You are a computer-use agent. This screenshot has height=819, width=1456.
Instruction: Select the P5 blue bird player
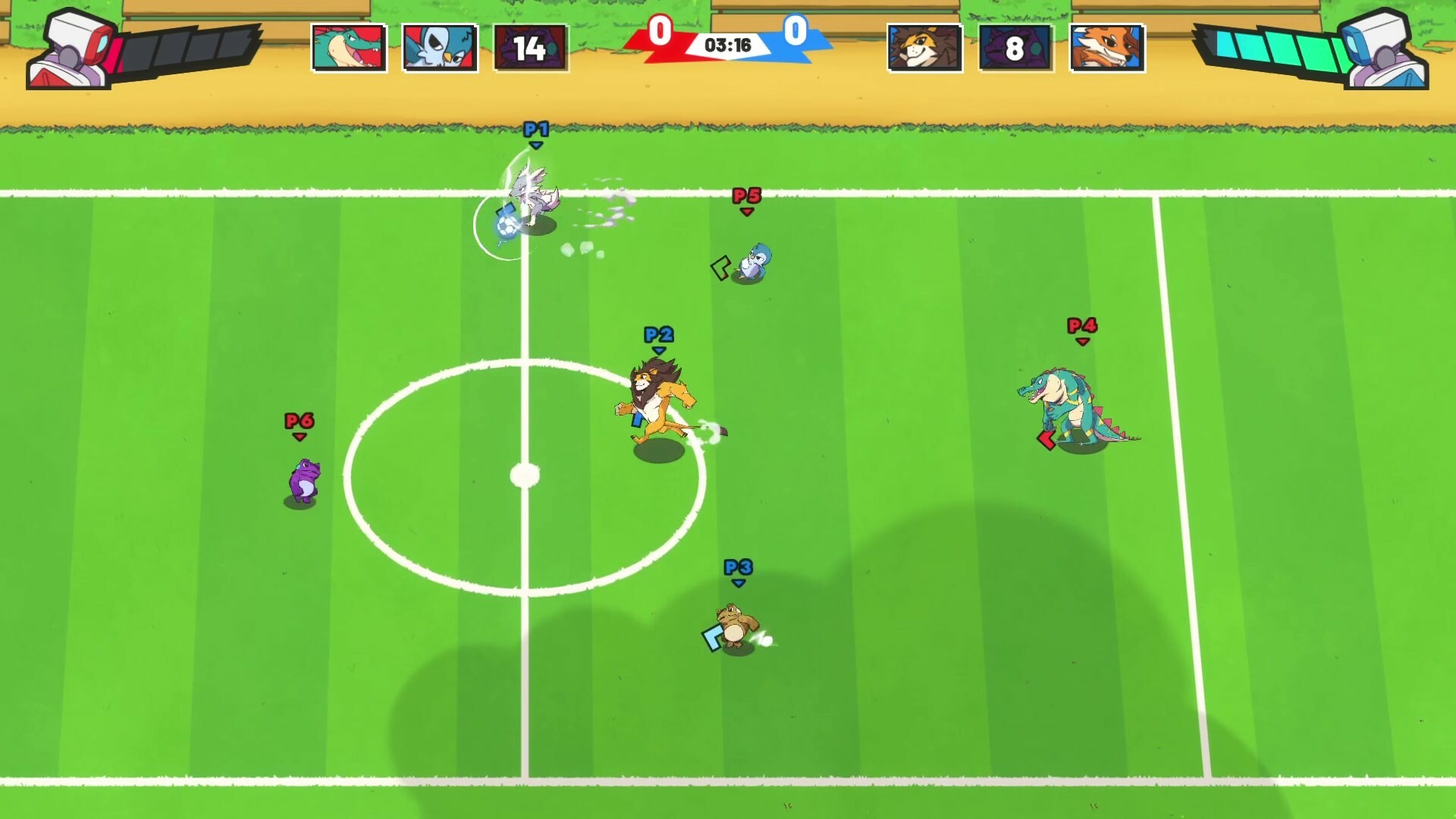tap(752, 262)
